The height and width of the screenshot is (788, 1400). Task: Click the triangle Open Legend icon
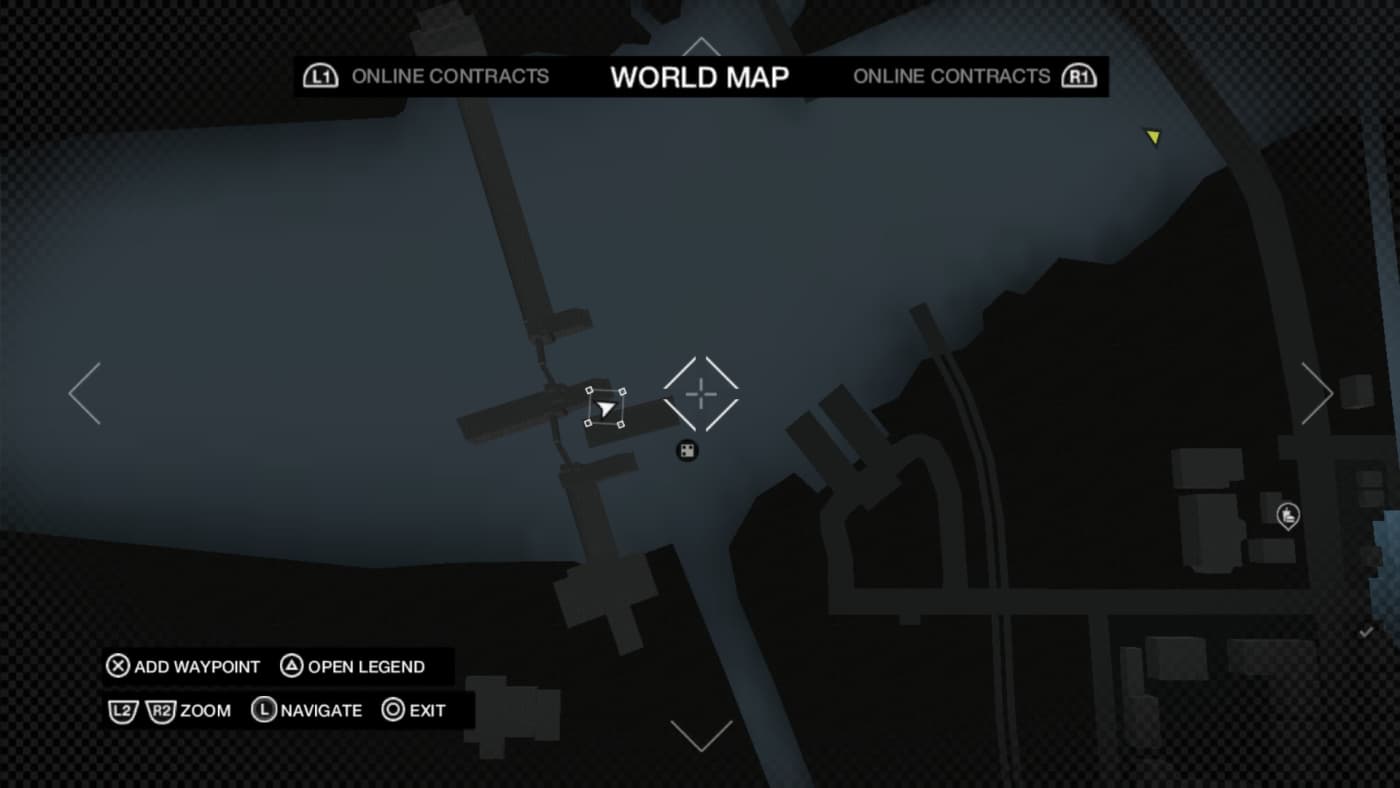coord(292,666)
